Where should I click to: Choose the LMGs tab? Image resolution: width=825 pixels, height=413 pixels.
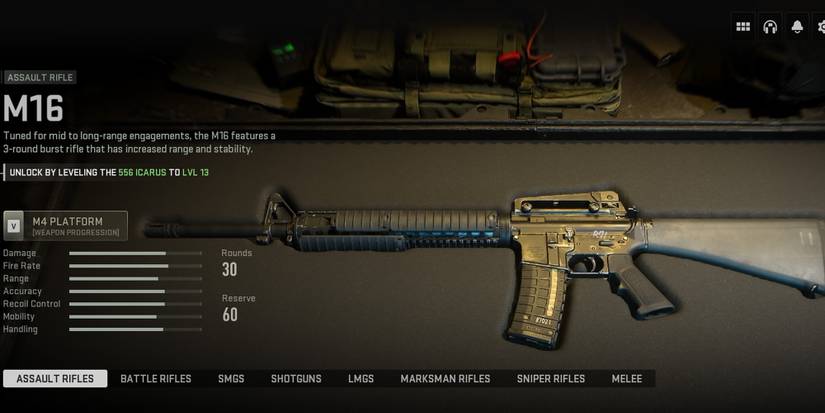pyautogui.click(x=361, y=379)
